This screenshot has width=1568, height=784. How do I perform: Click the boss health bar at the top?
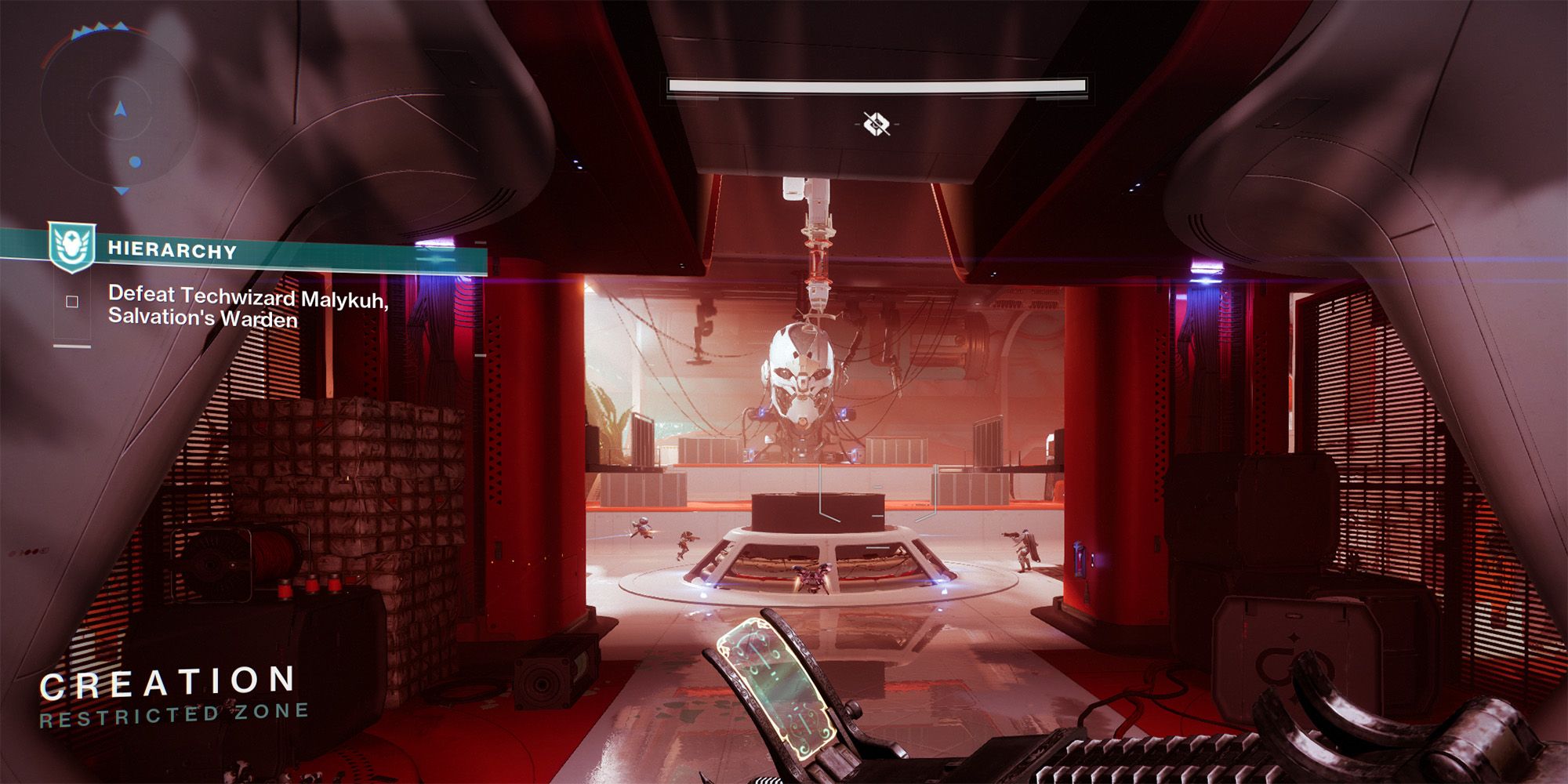coord(877,86)
